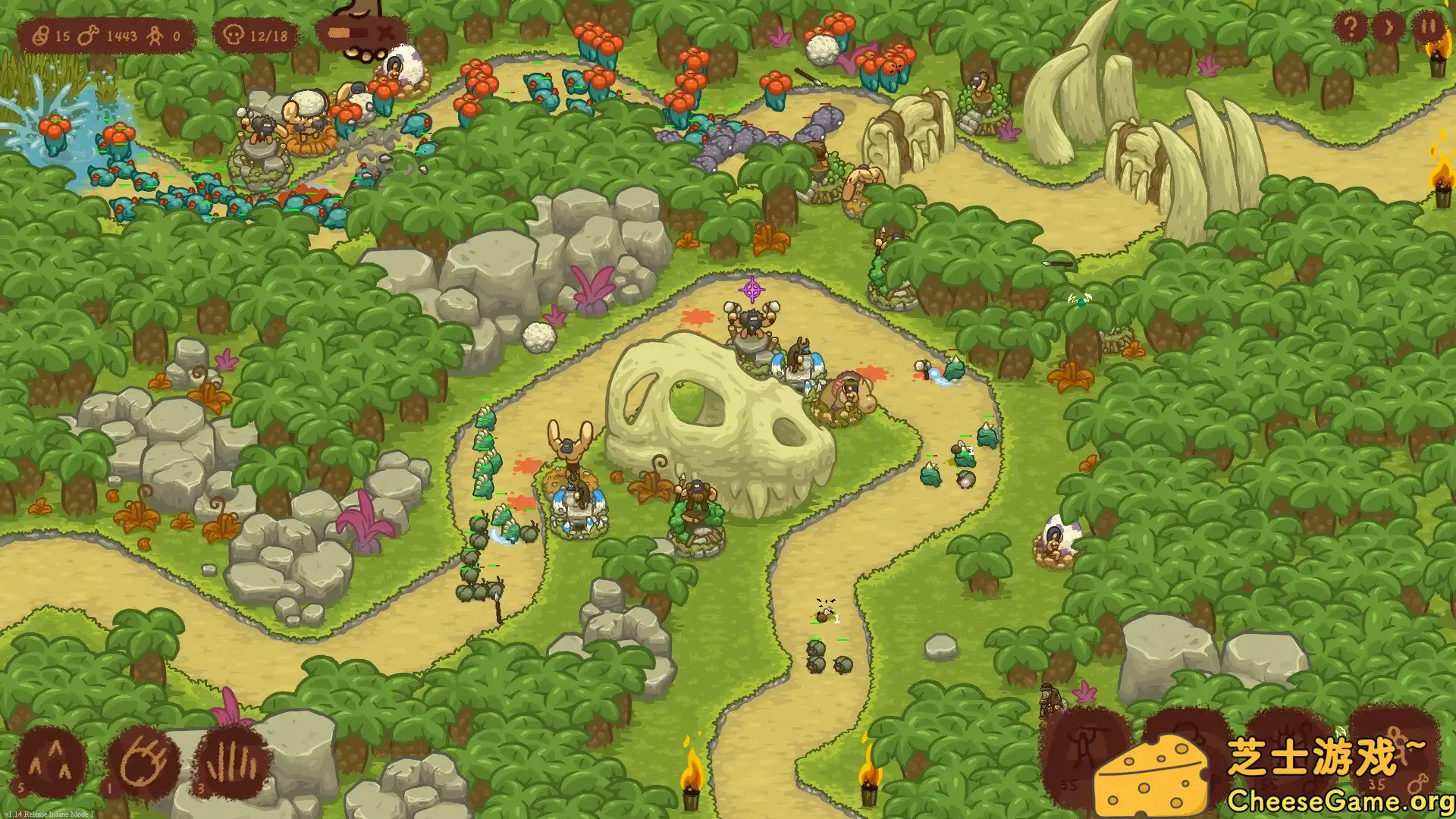Click the bone resource icon showing 15
This screenshot has height=819, width=1456.
(x=42, y=34)
